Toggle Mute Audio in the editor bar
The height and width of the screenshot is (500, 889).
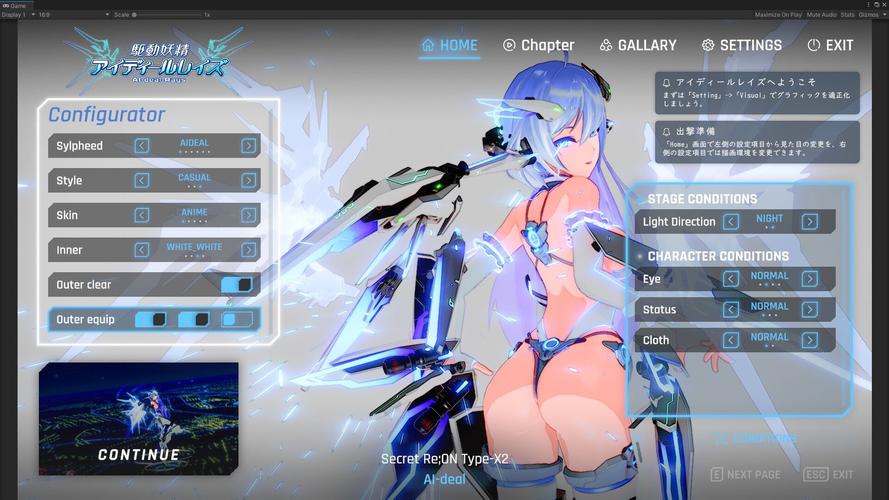click(821, 15)
